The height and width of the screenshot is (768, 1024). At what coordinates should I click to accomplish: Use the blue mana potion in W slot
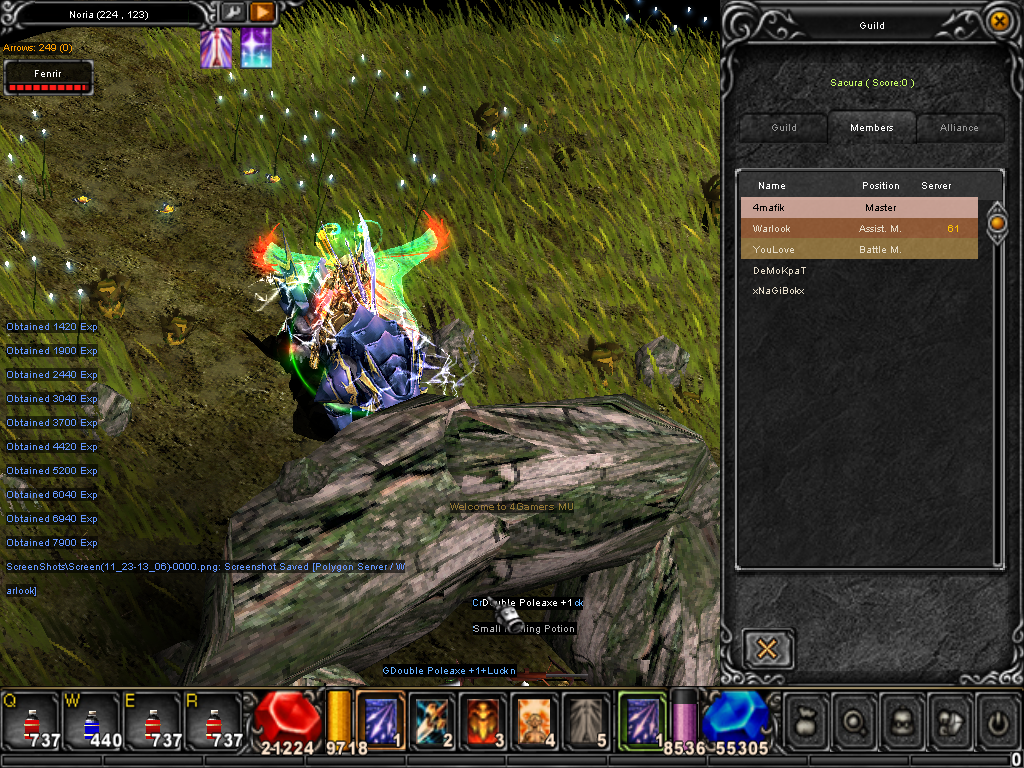pyautogui.click(x=92, y=720)
